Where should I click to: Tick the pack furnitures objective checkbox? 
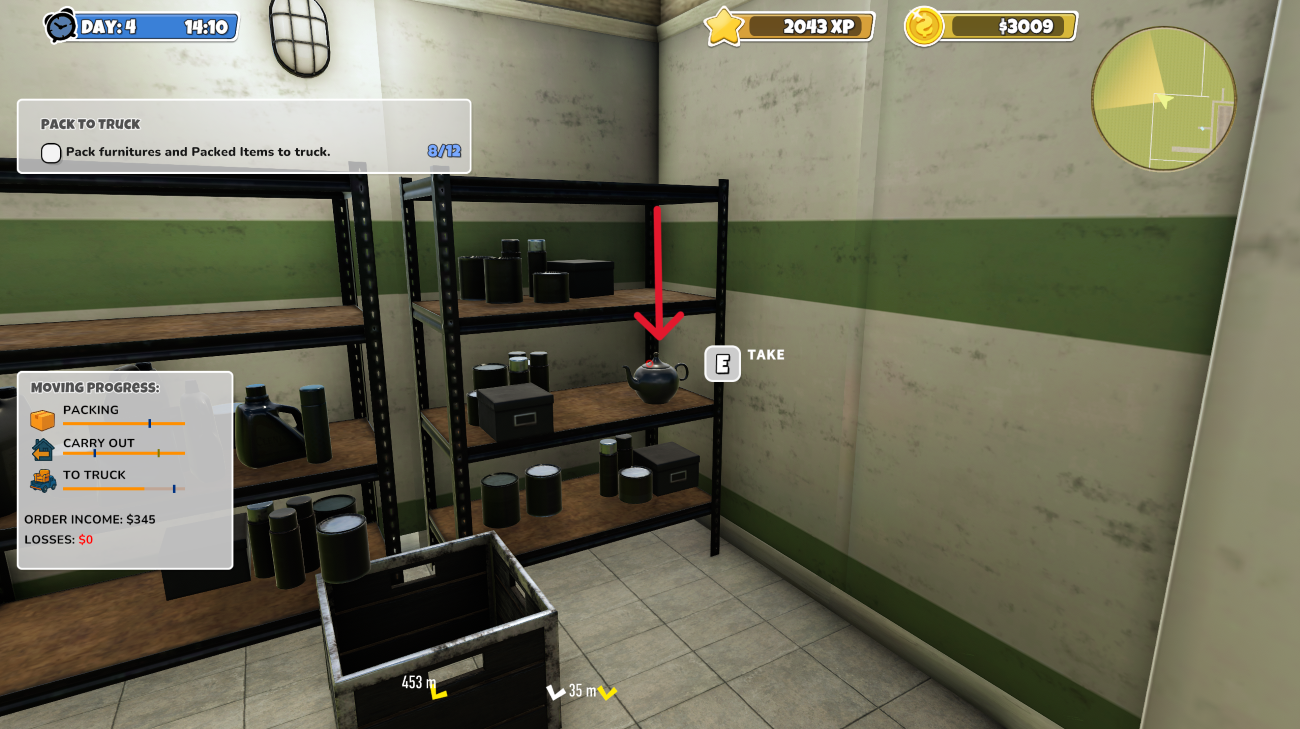click(51, 153)
